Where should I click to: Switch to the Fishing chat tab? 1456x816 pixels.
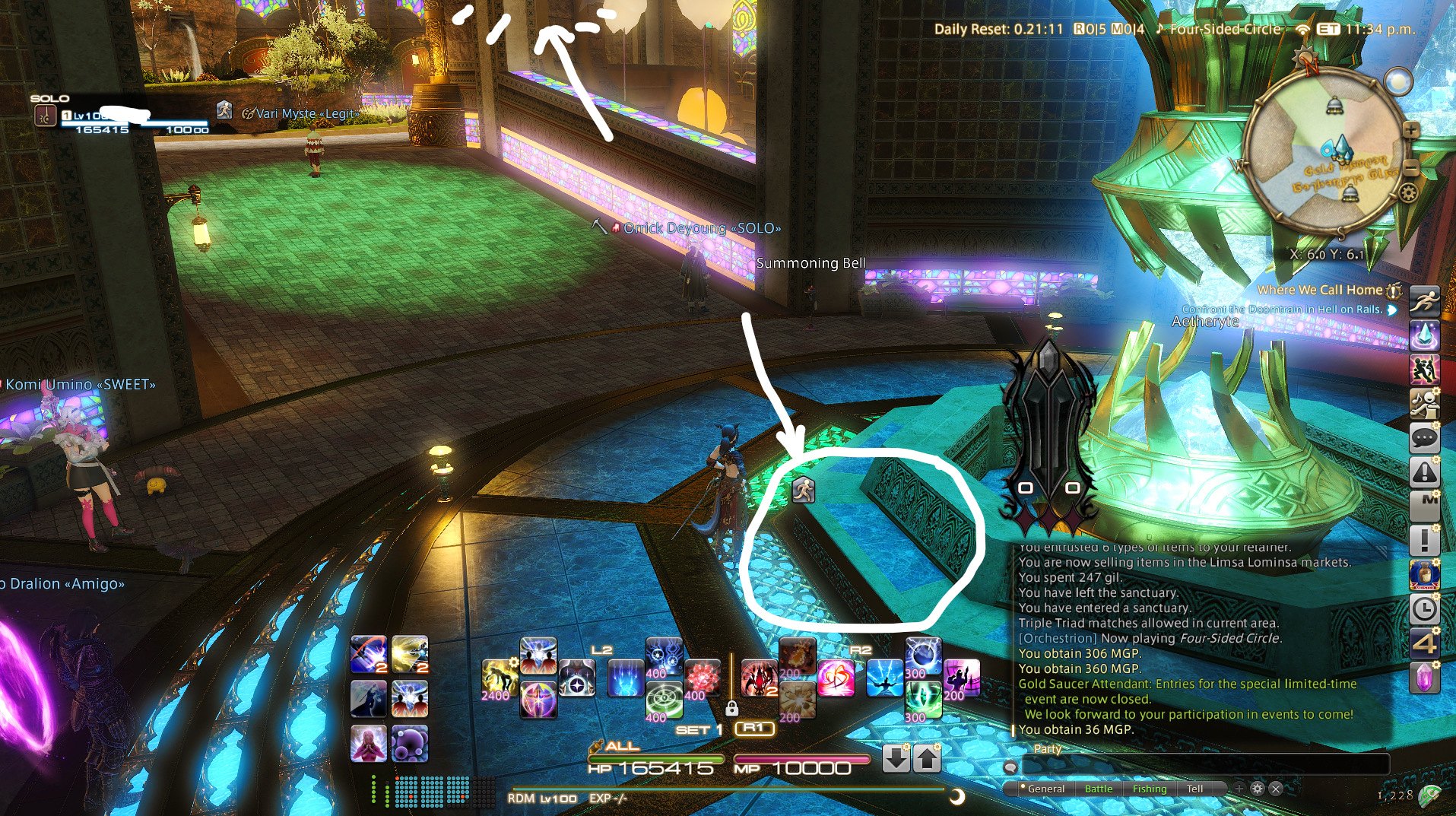[1149, 789]
